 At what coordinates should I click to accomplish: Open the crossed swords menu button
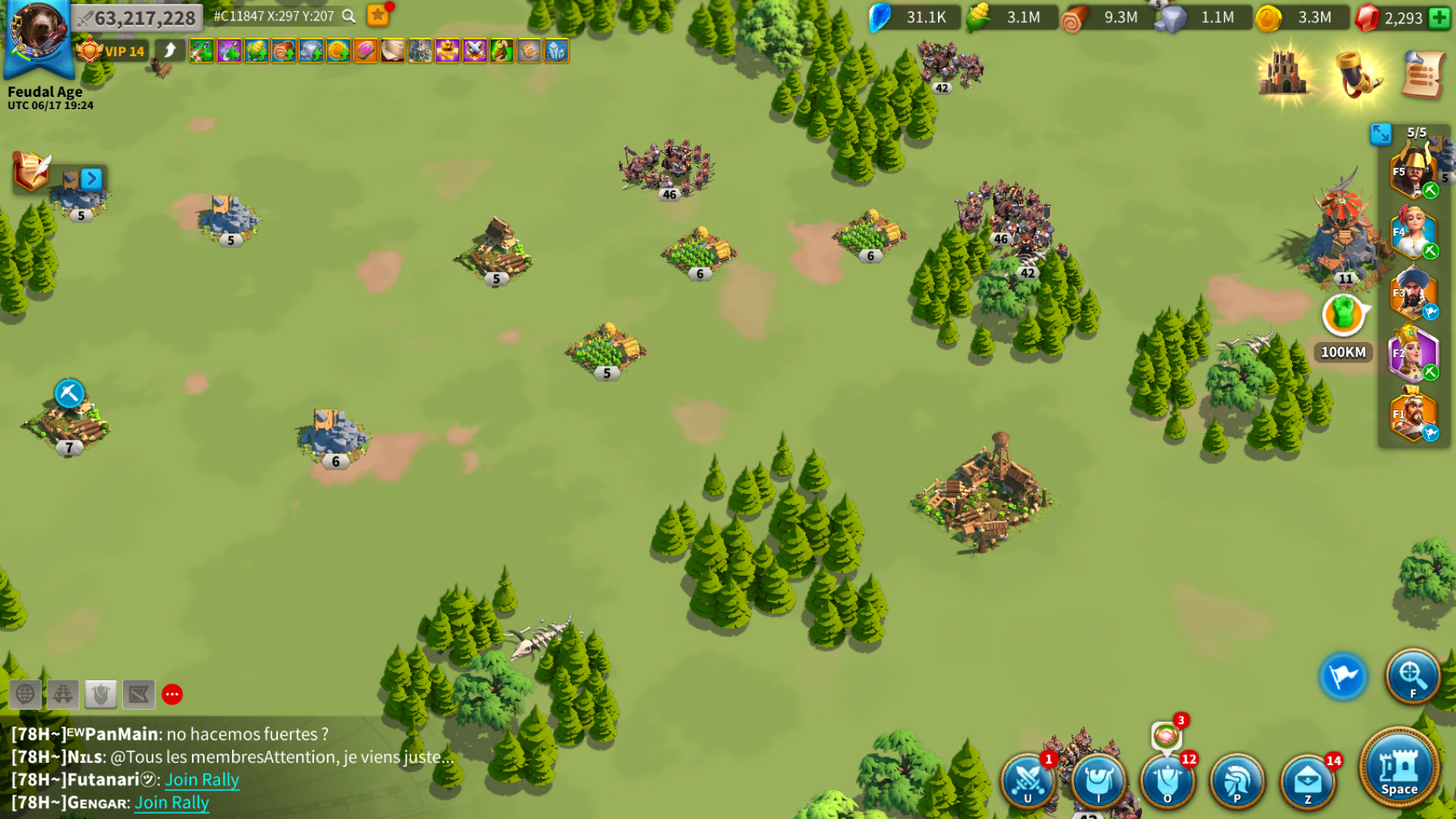click(x=1028, y=780)
